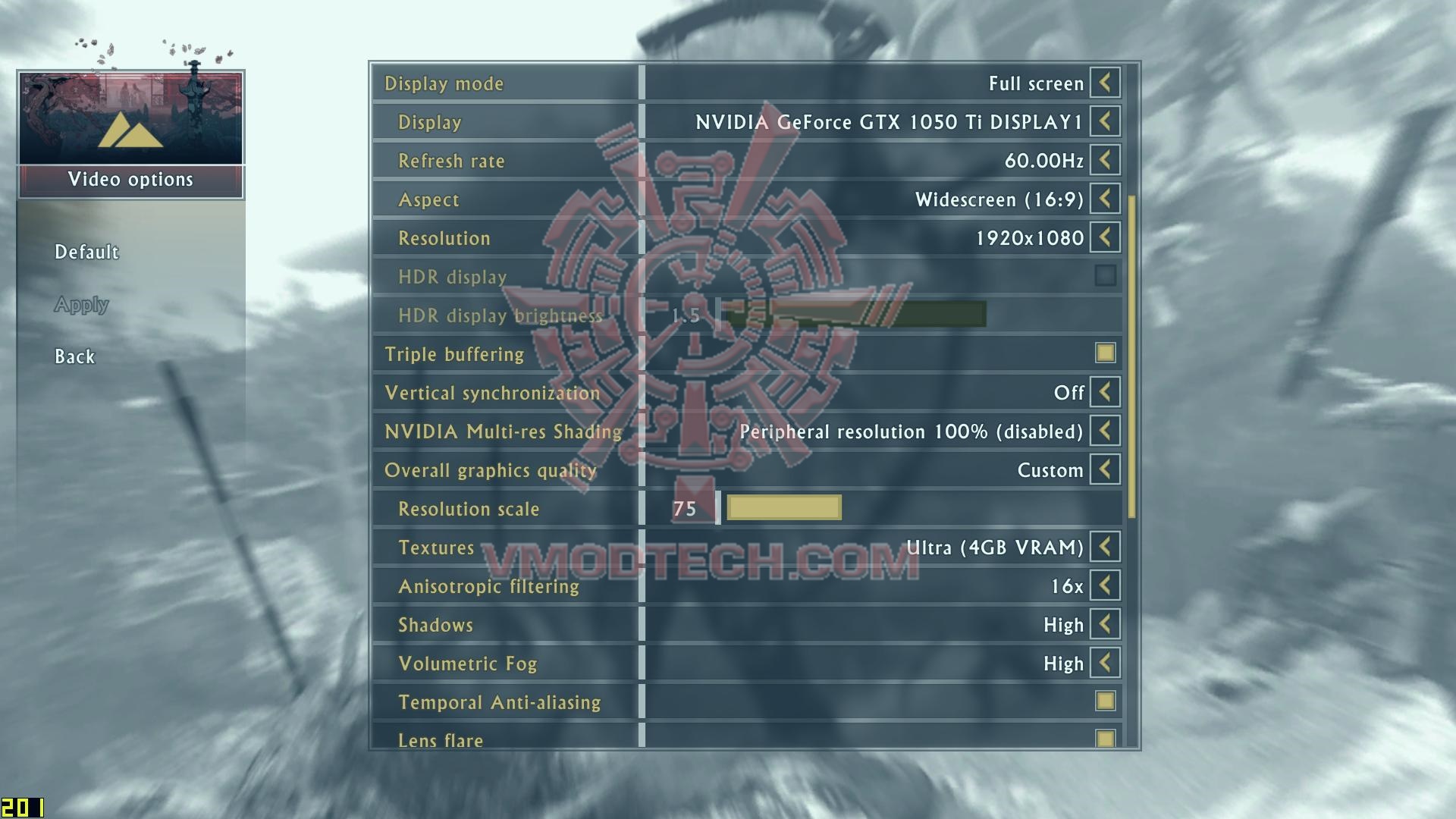
Task: Click the settings list vertical scrollbar
Action: coord(1132,356)
